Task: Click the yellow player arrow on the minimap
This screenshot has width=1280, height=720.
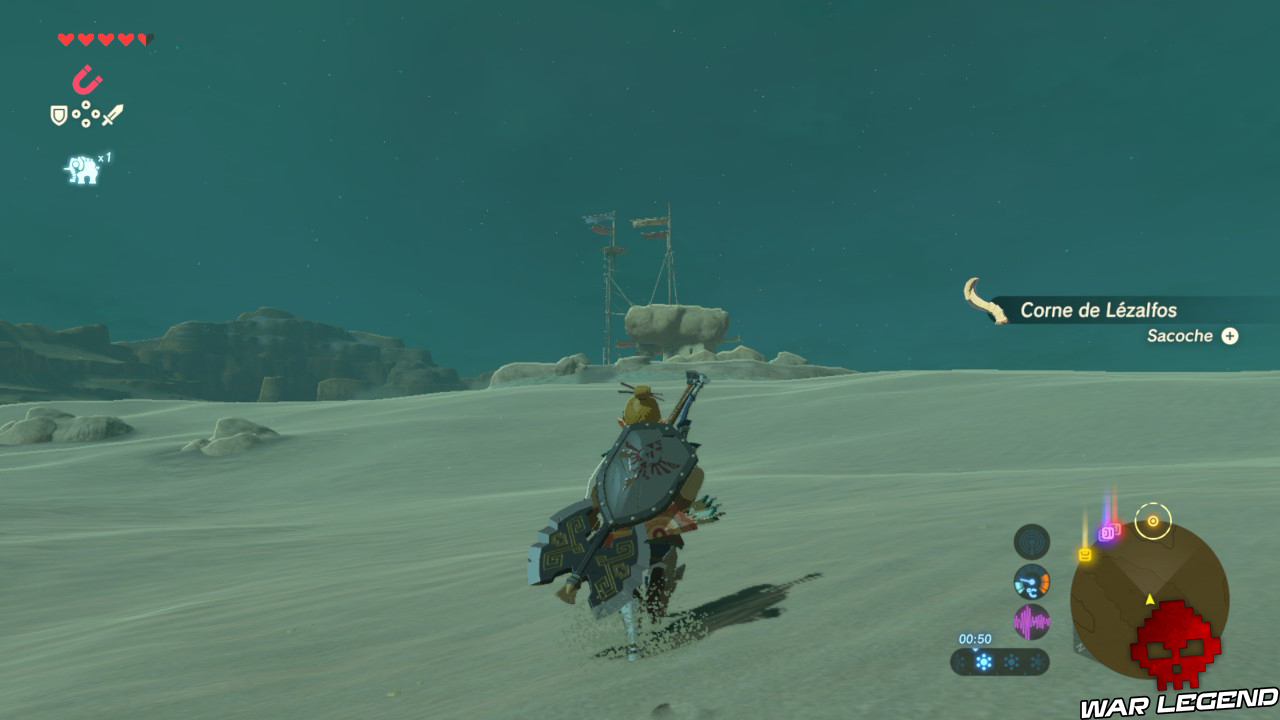Action: (x=1149, y=599)
